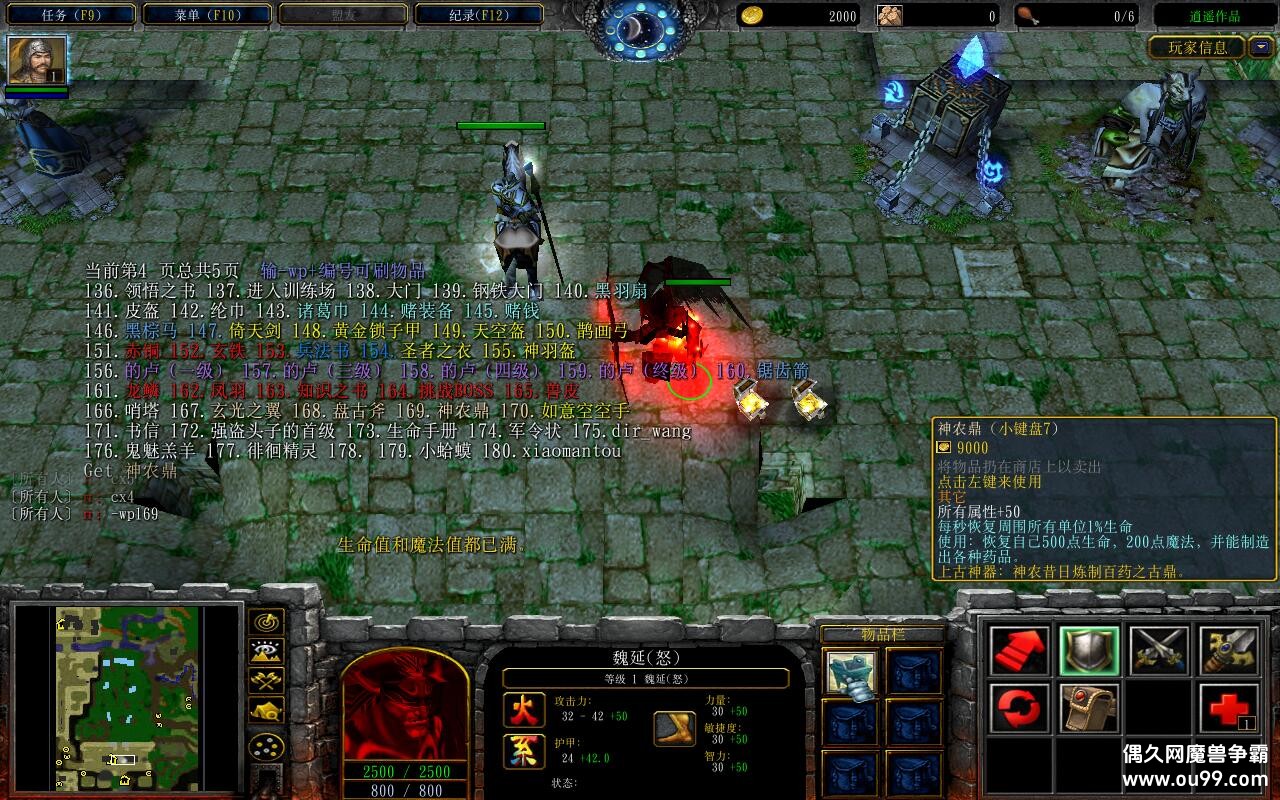Select the hero icon in the top-left corner
The height and width of the screenshot is (800, 1280).
(37, 60)
